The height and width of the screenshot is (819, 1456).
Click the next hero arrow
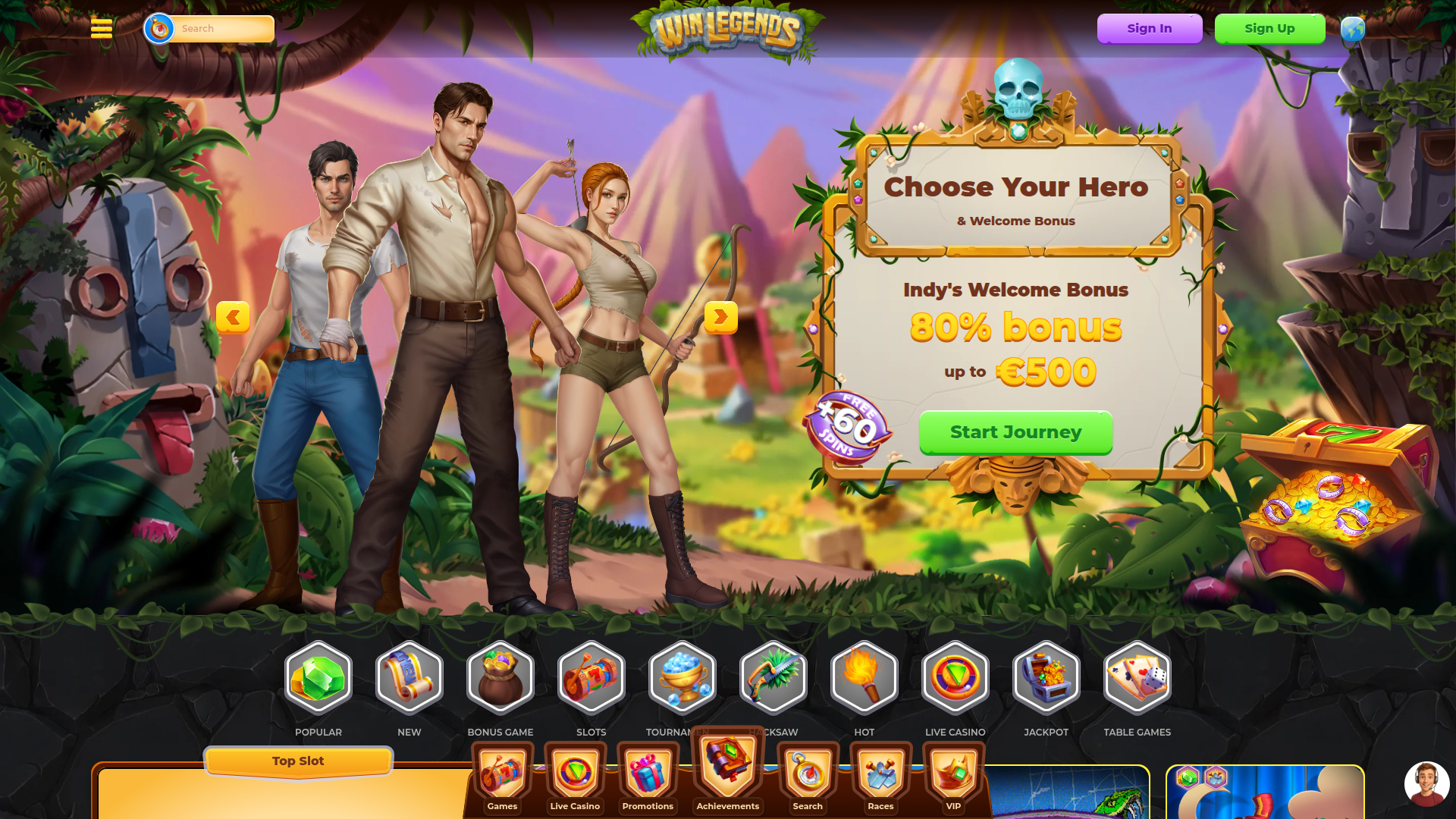coord(721,318)
